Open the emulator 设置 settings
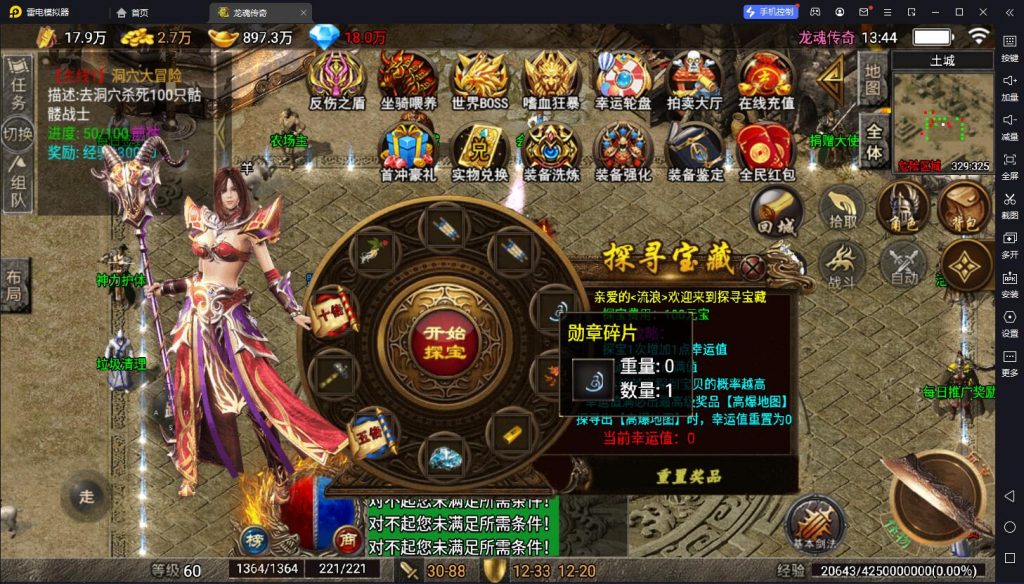Viewport: 1024px width, 584px height. [1009, 324]
